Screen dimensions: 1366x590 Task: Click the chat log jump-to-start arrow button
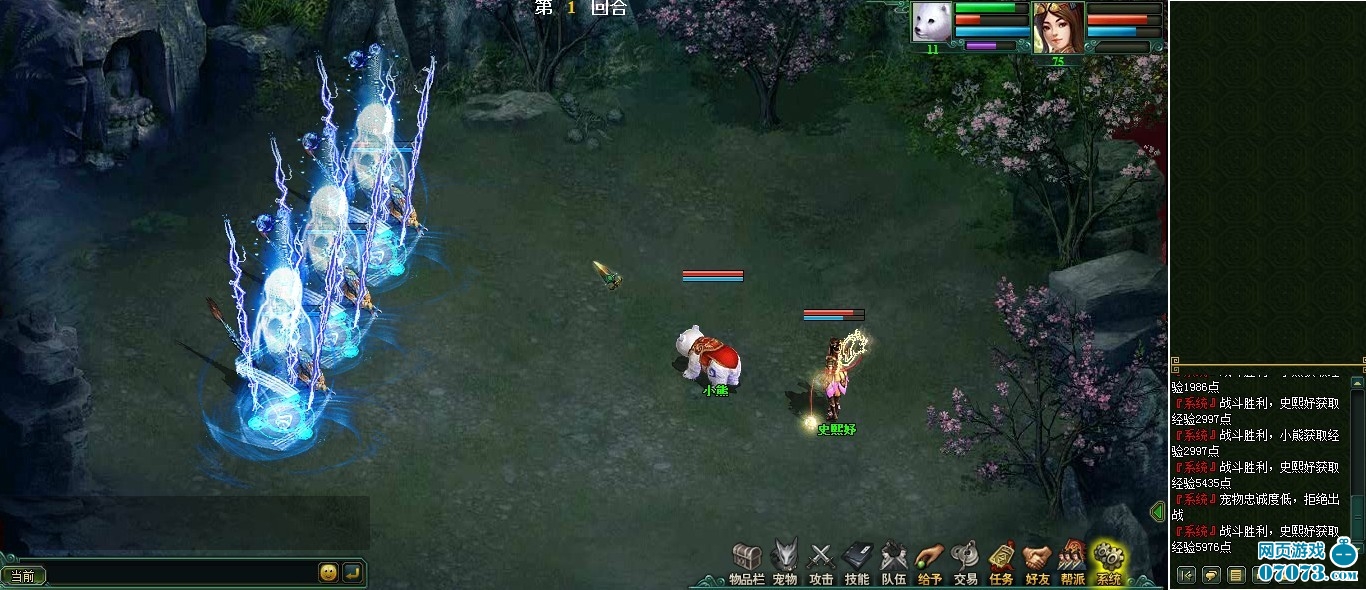pos(1186,575)
